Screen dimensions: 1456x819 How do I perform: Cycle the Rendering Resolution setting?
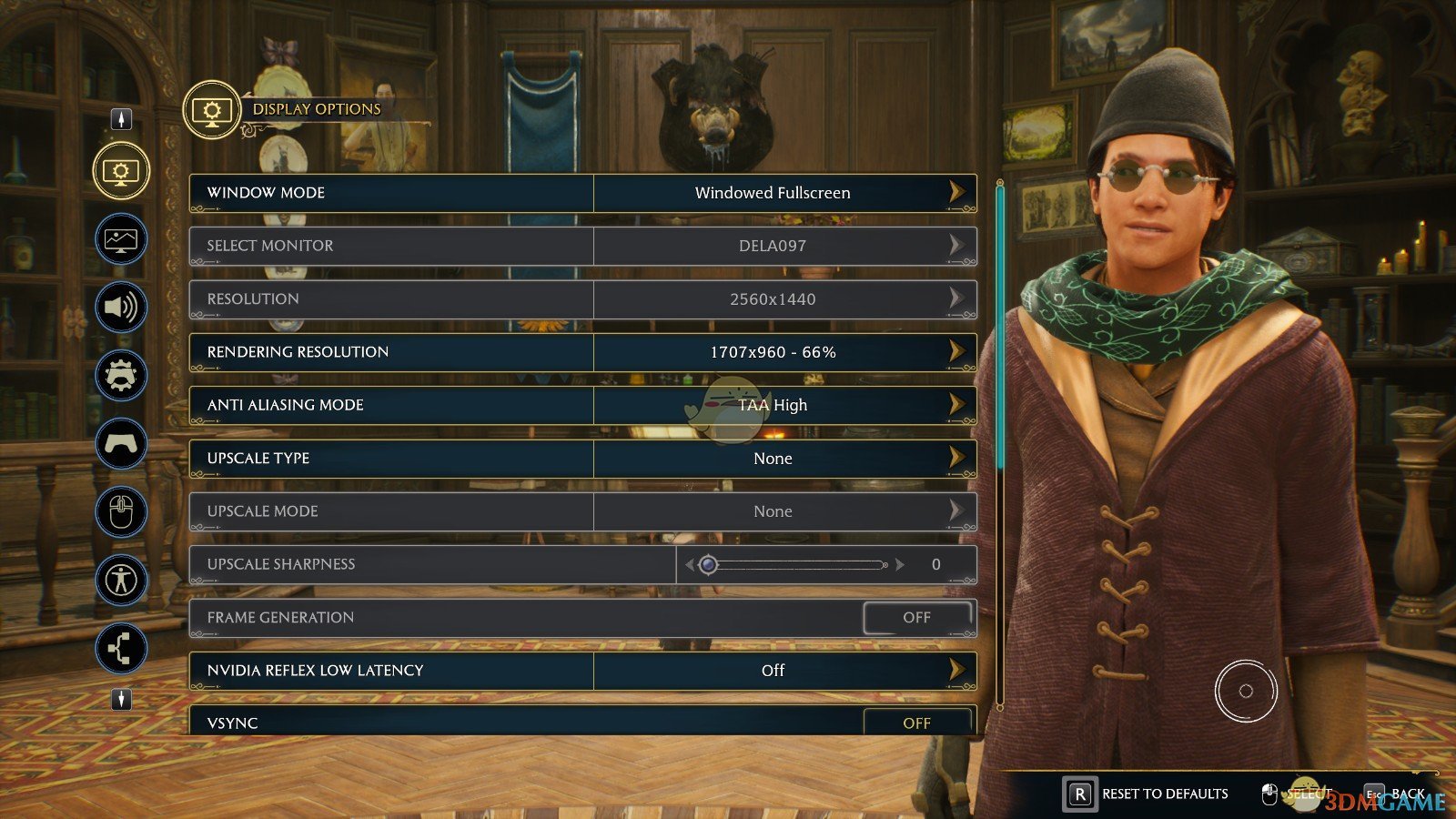(773, 352)
